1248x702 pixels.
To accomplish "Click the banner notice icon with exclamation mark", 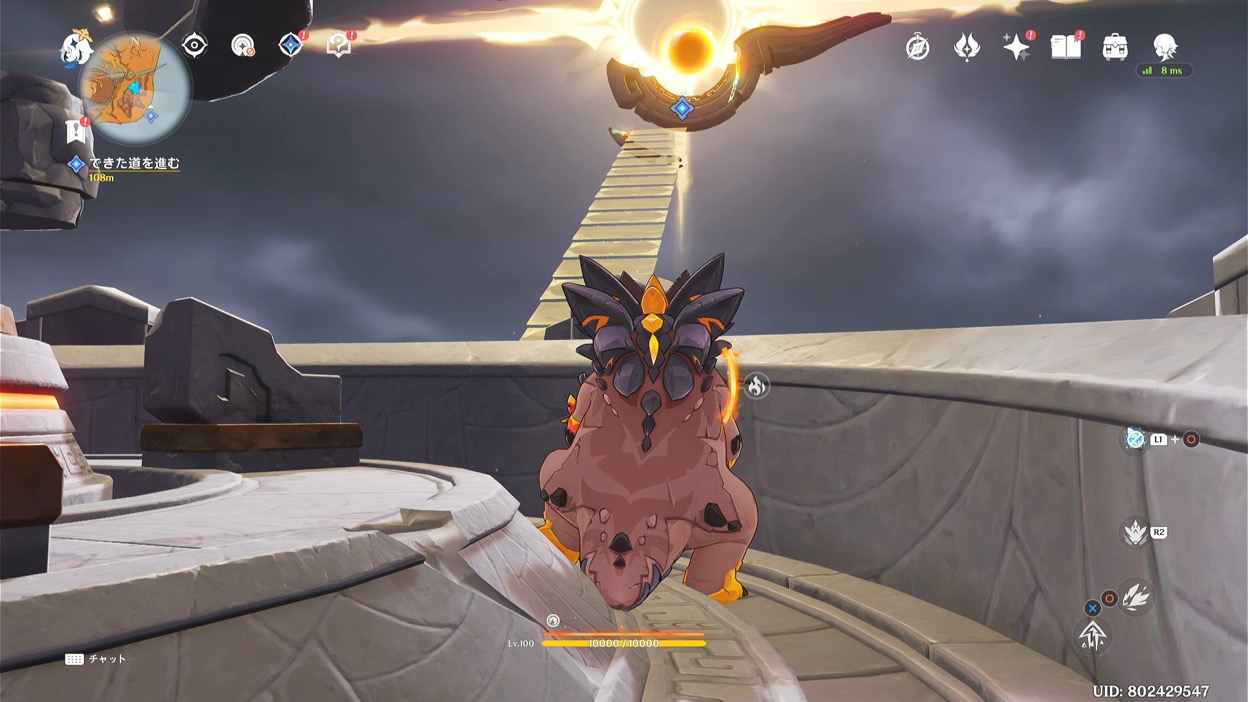I will point(75,131).
